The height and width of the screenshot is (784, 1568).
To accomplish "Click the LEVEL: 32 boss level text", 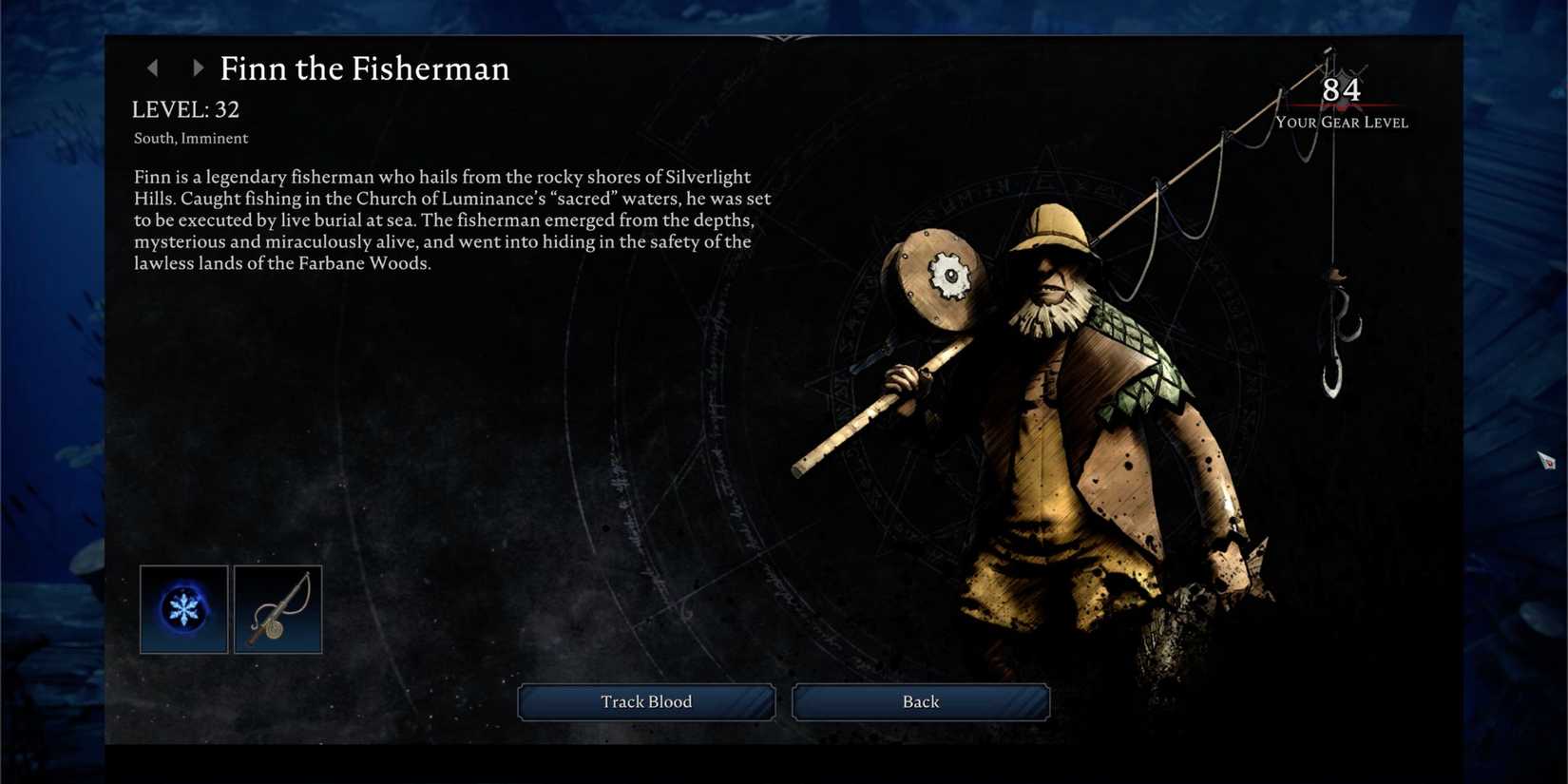I will 186,108.
